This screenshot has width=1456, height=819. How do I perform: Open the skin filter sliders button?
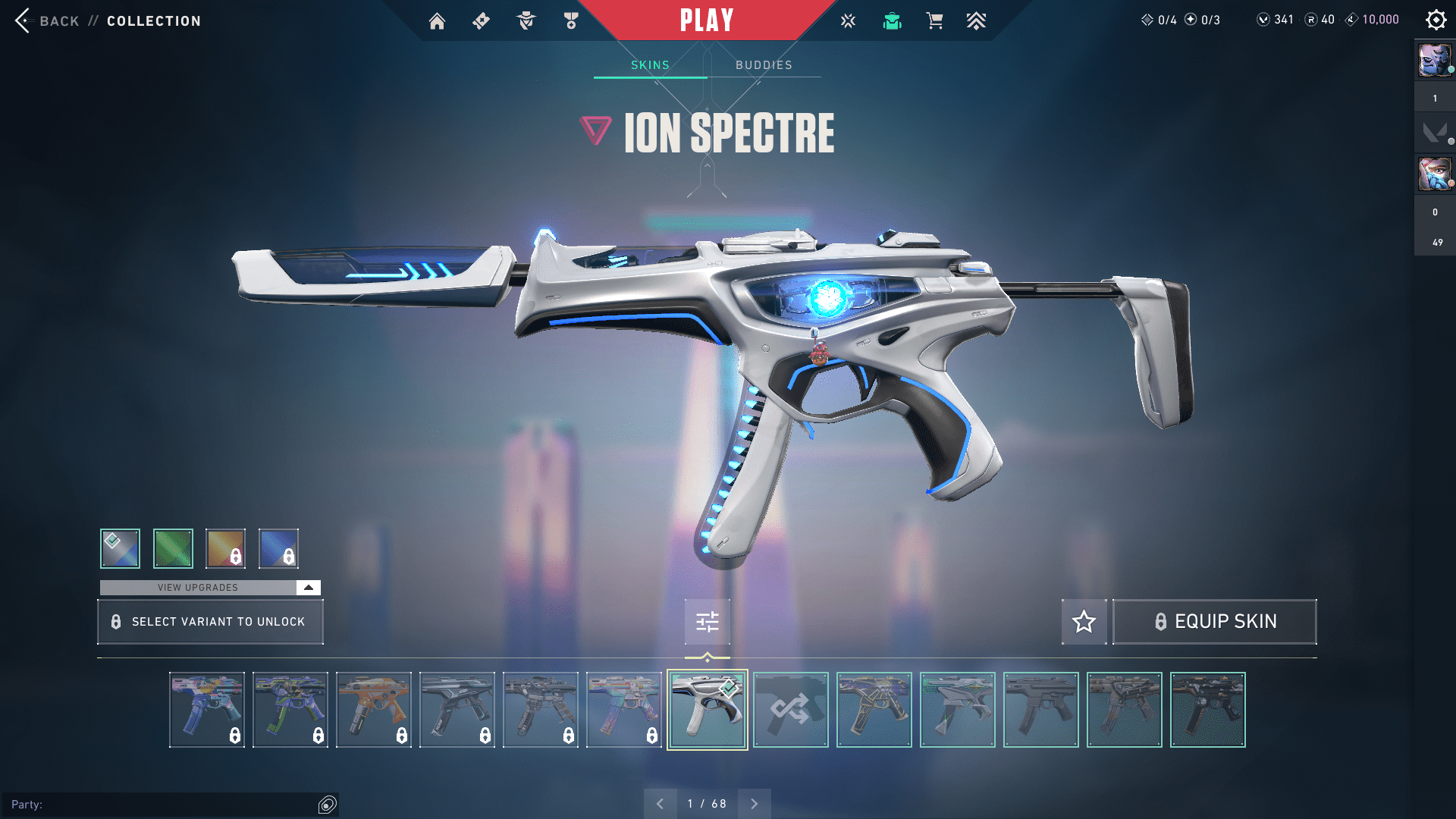707,622
